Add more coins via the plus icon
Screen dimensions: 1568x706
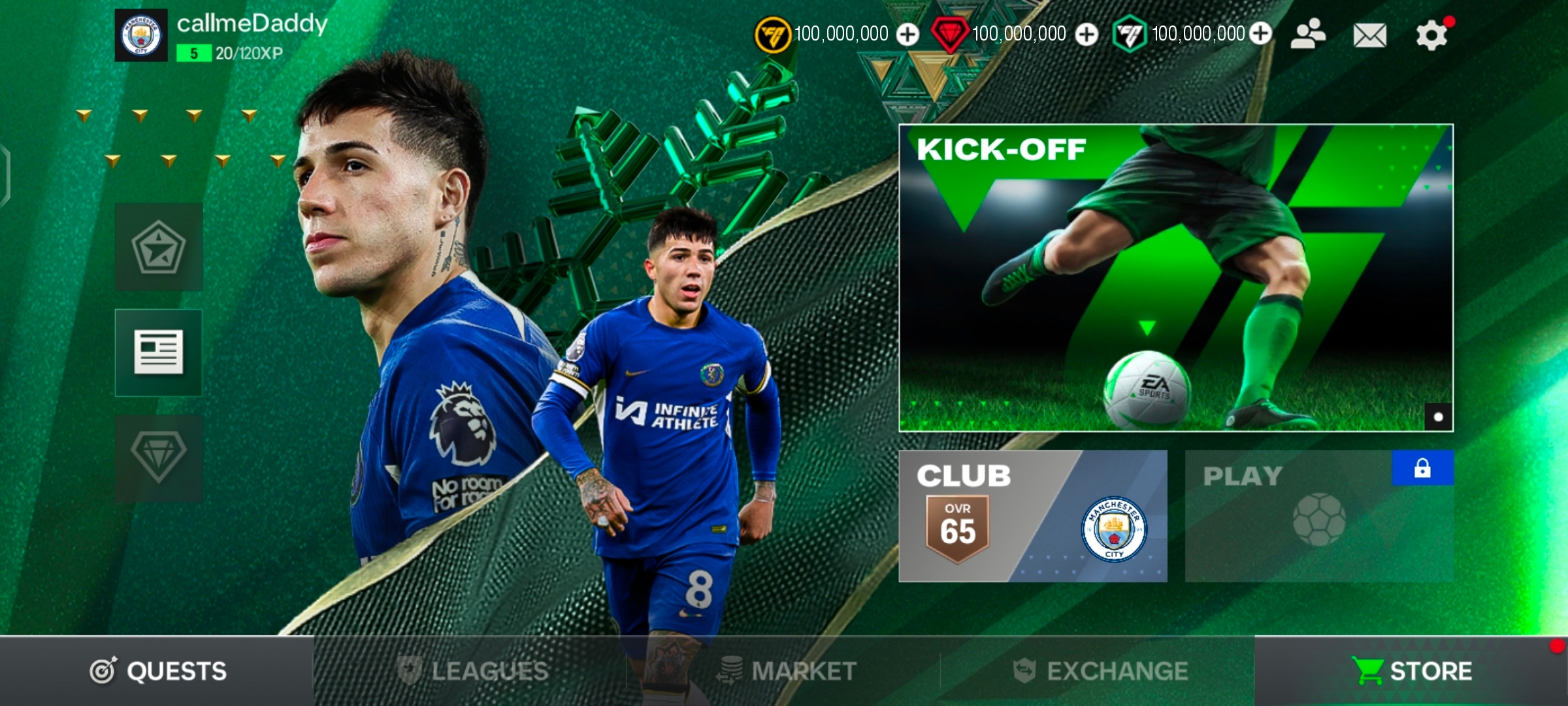tap(908, 33)
